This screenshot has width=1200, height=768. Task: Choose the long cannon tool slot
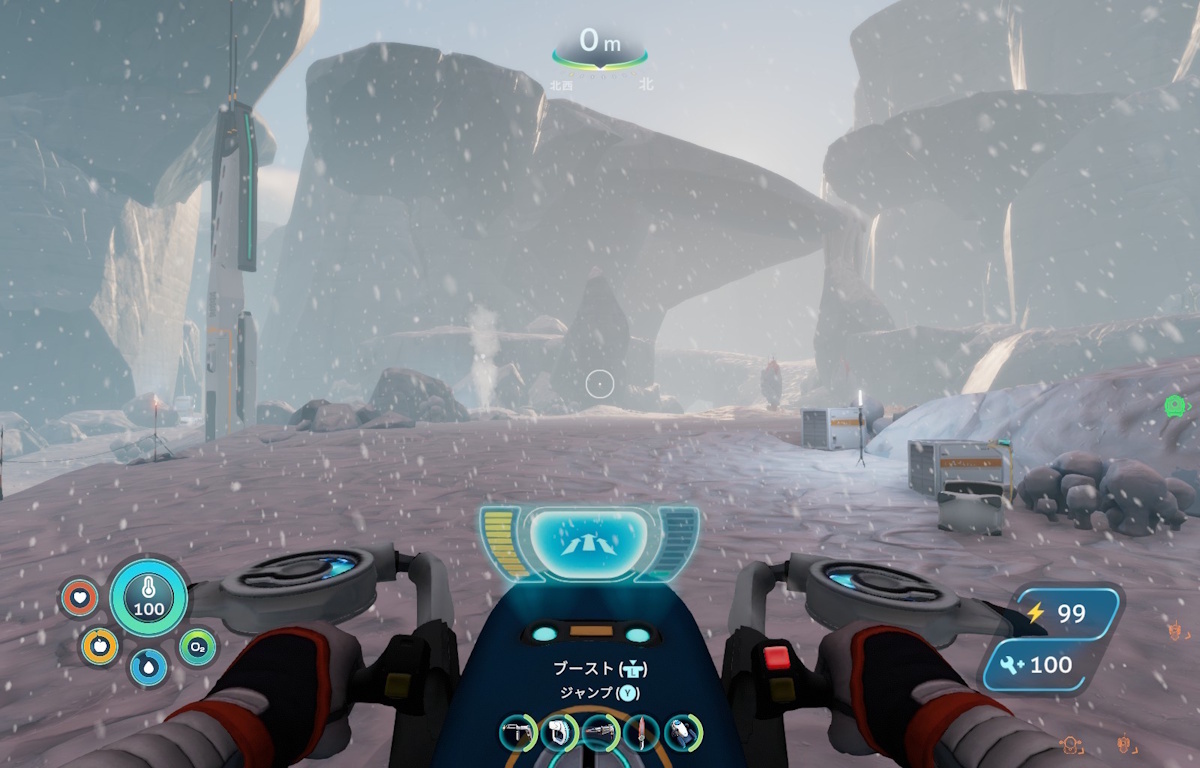click(601, 733)
